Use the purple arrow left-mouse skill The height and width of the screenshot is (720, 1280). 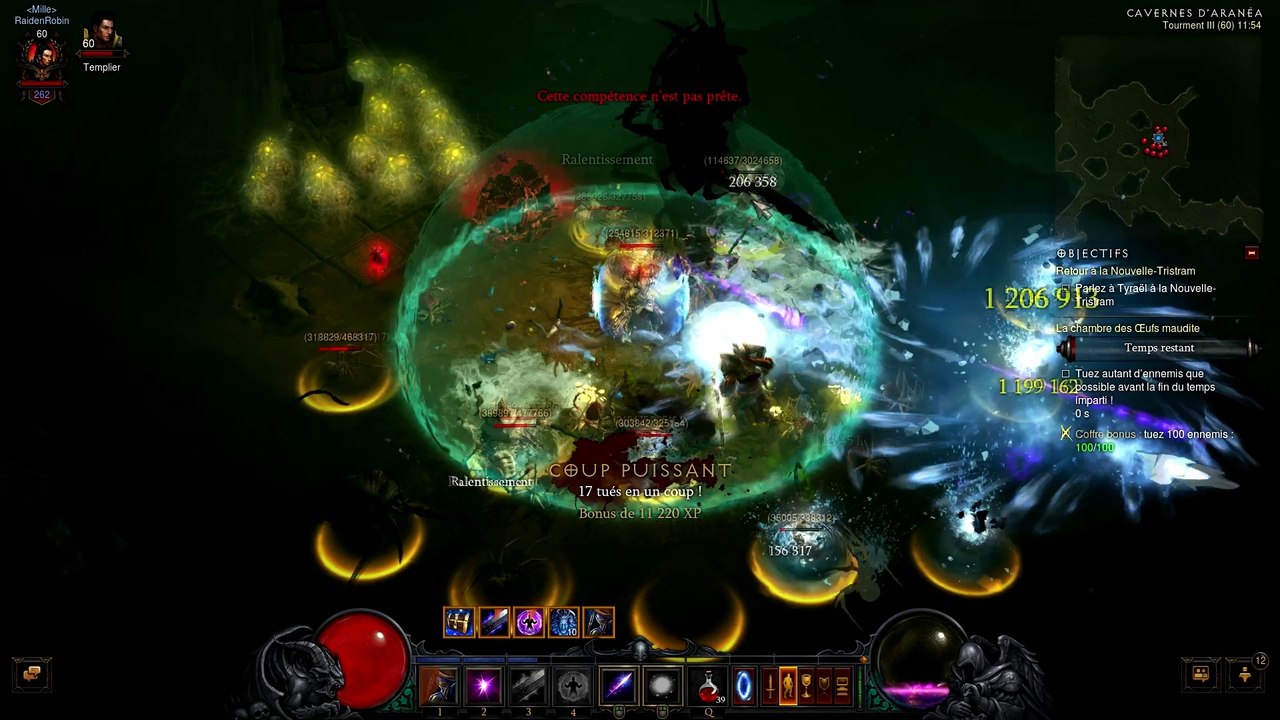coord(618,686)
